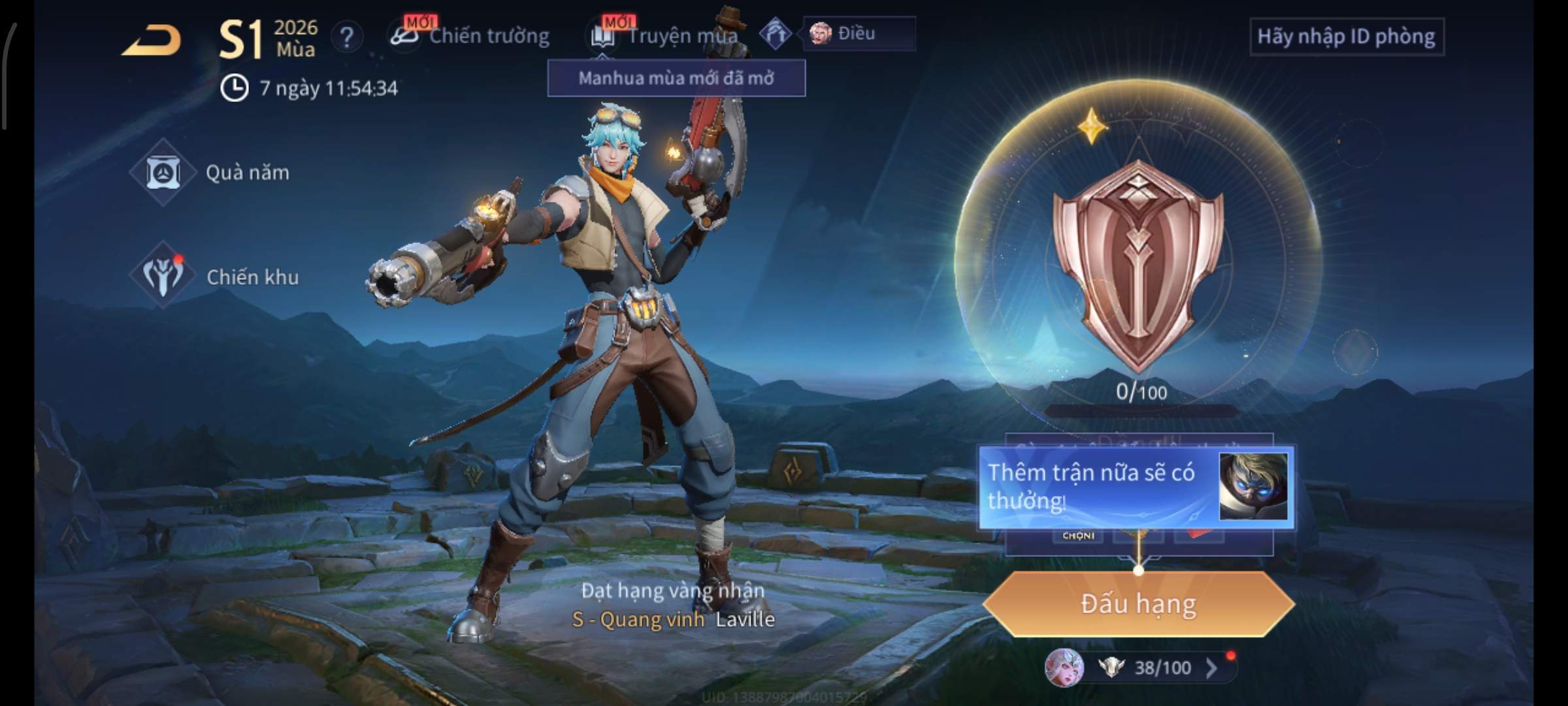Screen dimensions: 1568x706
Task: Open Chiến trường battlefield menu
Action: click(x=470, y=36)
